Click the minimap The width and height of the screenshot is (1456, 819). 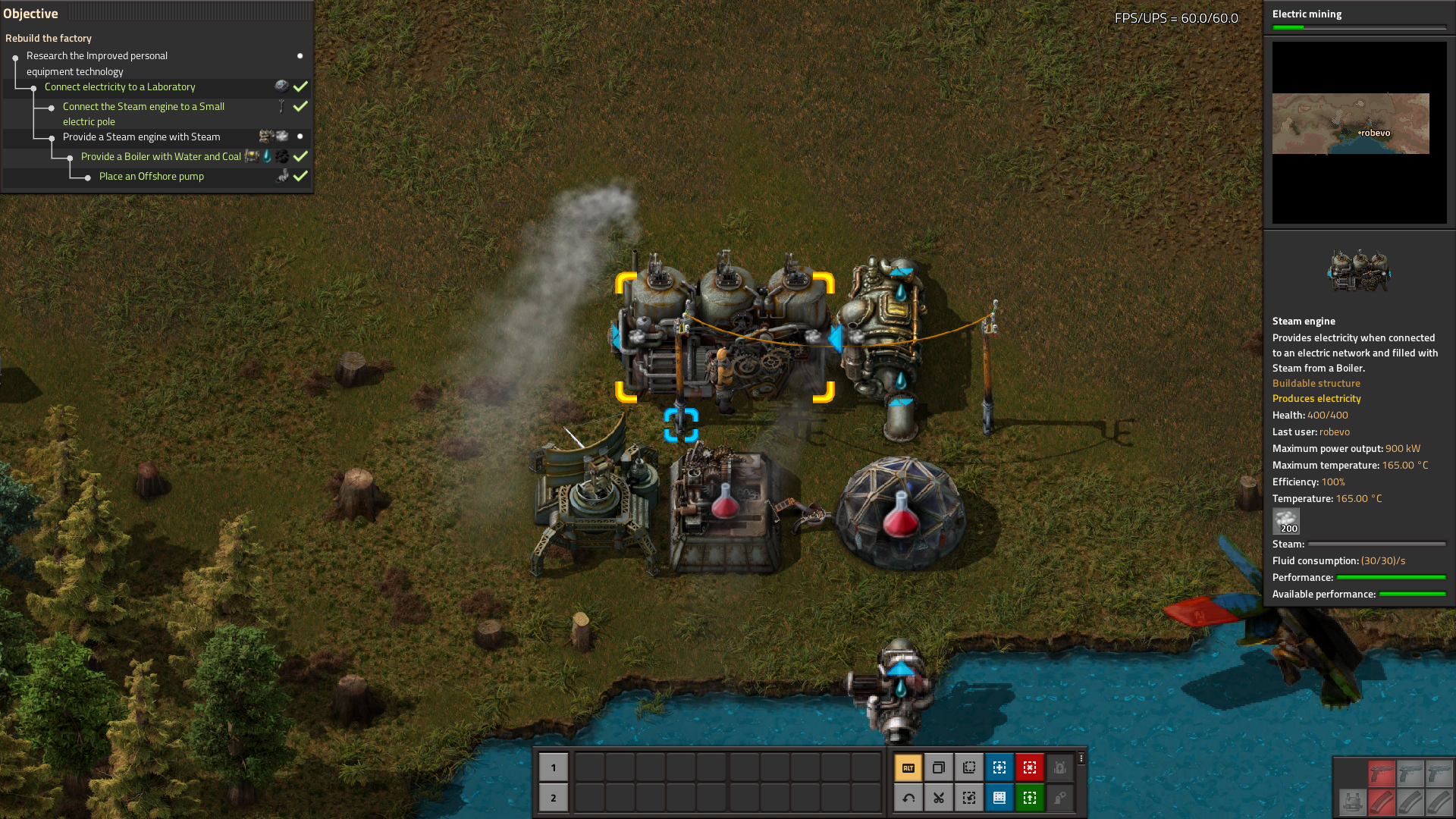[1359, 133]
